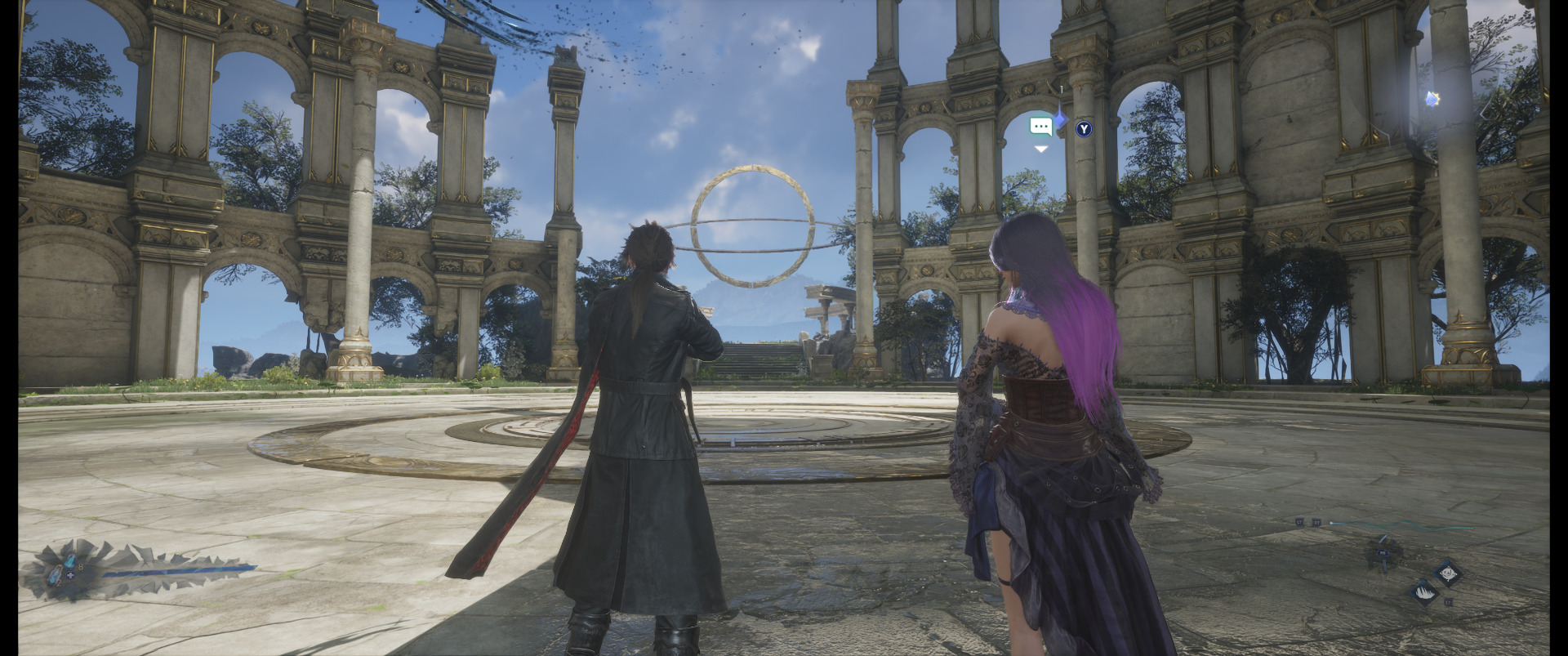The image size is (1568, 656).
Task: Activate the claw slash ability icon
Action: (1424, 593)
